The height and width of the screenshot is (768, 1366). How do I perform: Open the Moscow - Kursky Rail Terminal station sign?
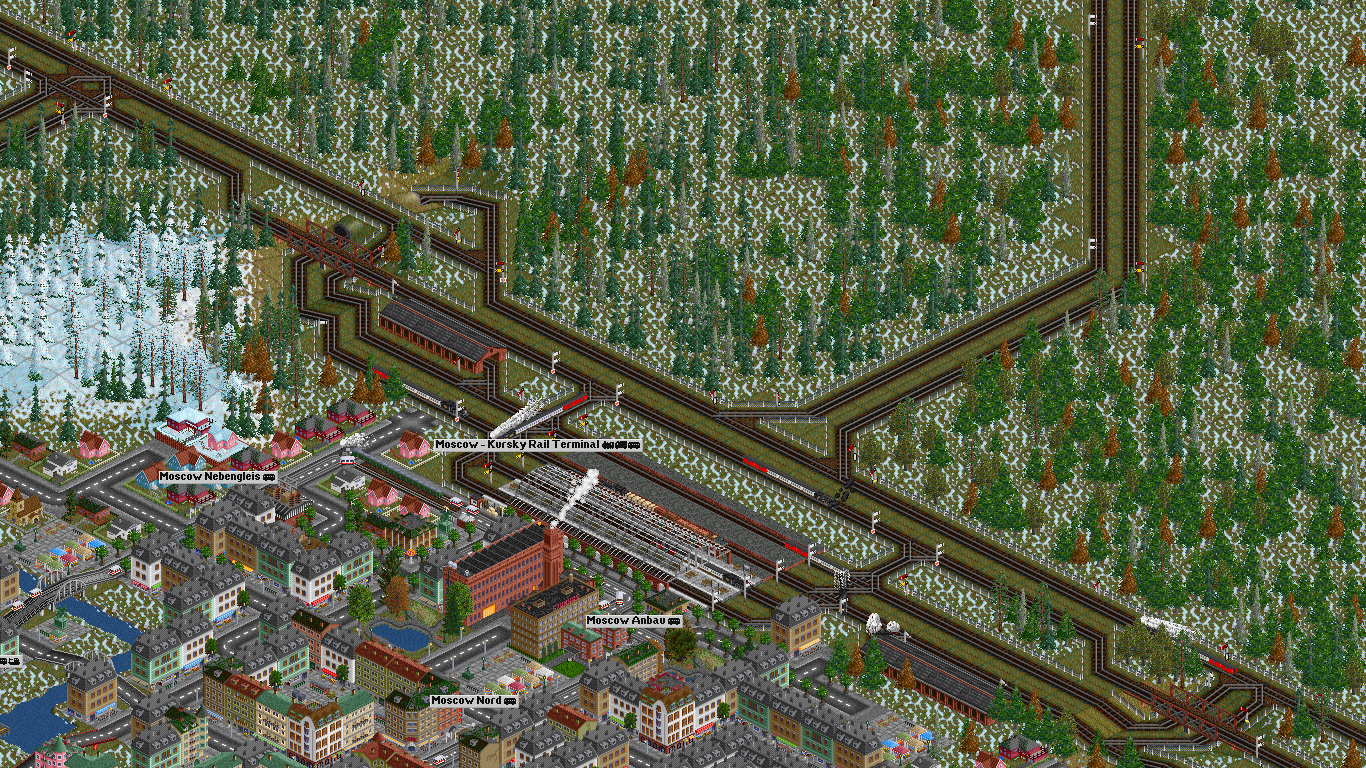click(537, 444)
